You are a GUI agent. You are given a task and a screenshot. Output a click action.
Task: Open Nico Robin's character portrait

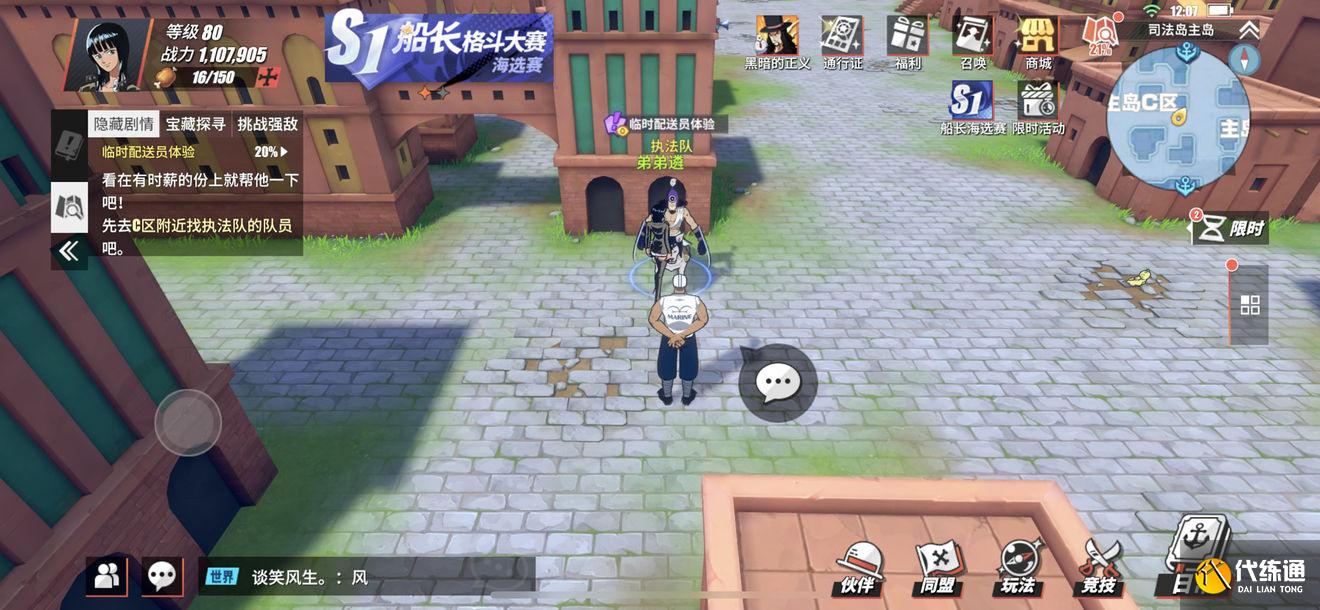point(105,53)
